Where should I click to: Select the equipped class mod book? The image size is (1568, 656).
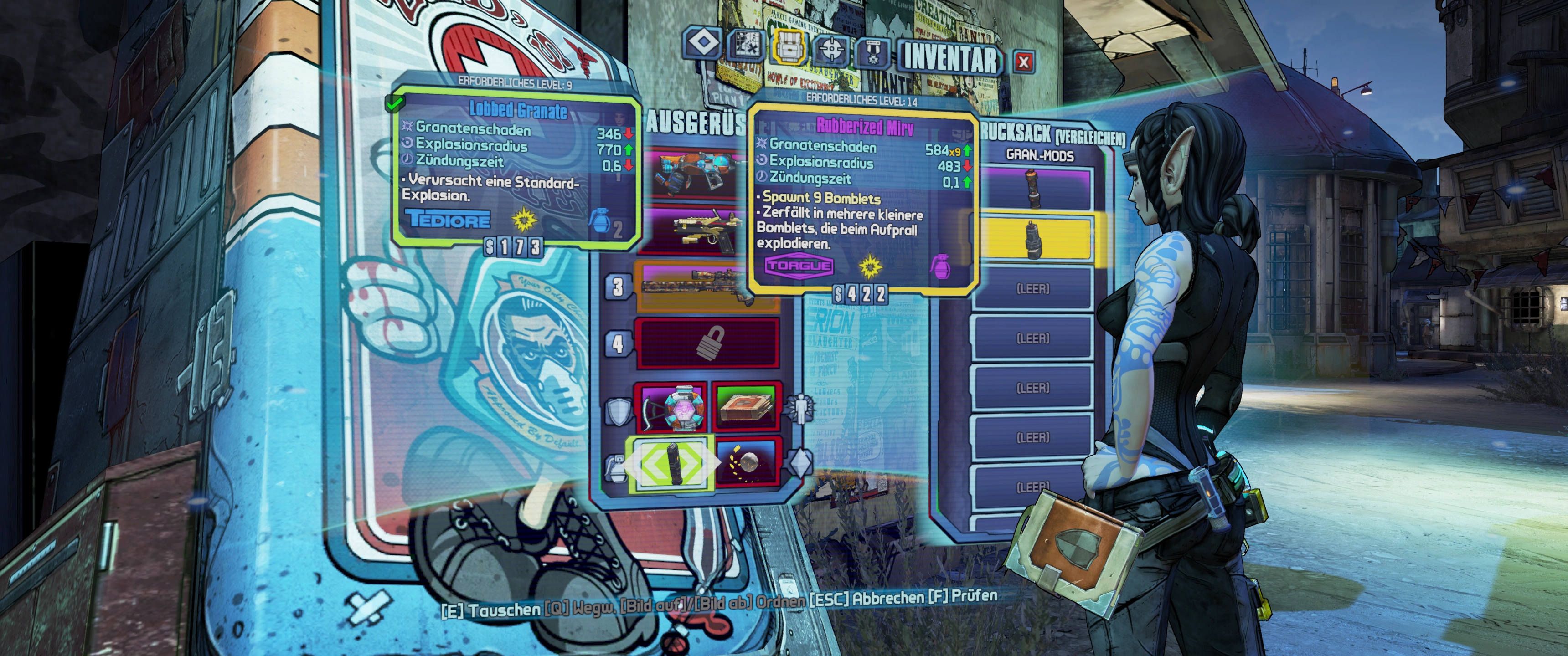click(746, 406)
